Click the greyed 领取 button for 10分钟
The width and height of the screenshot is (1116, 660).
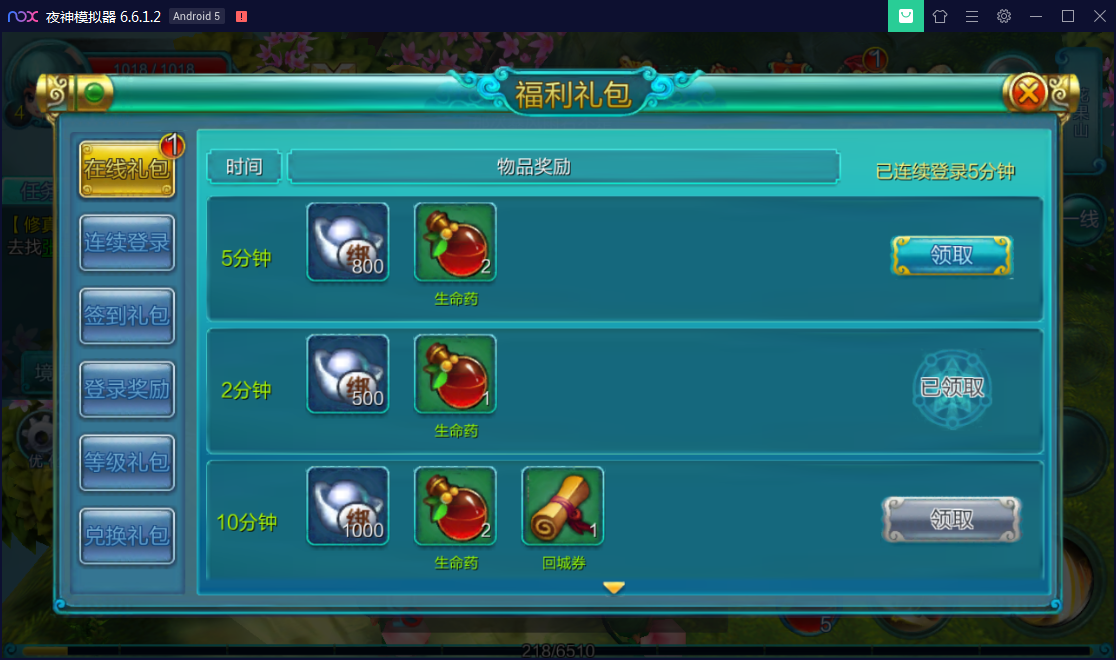tap(951, 520)
